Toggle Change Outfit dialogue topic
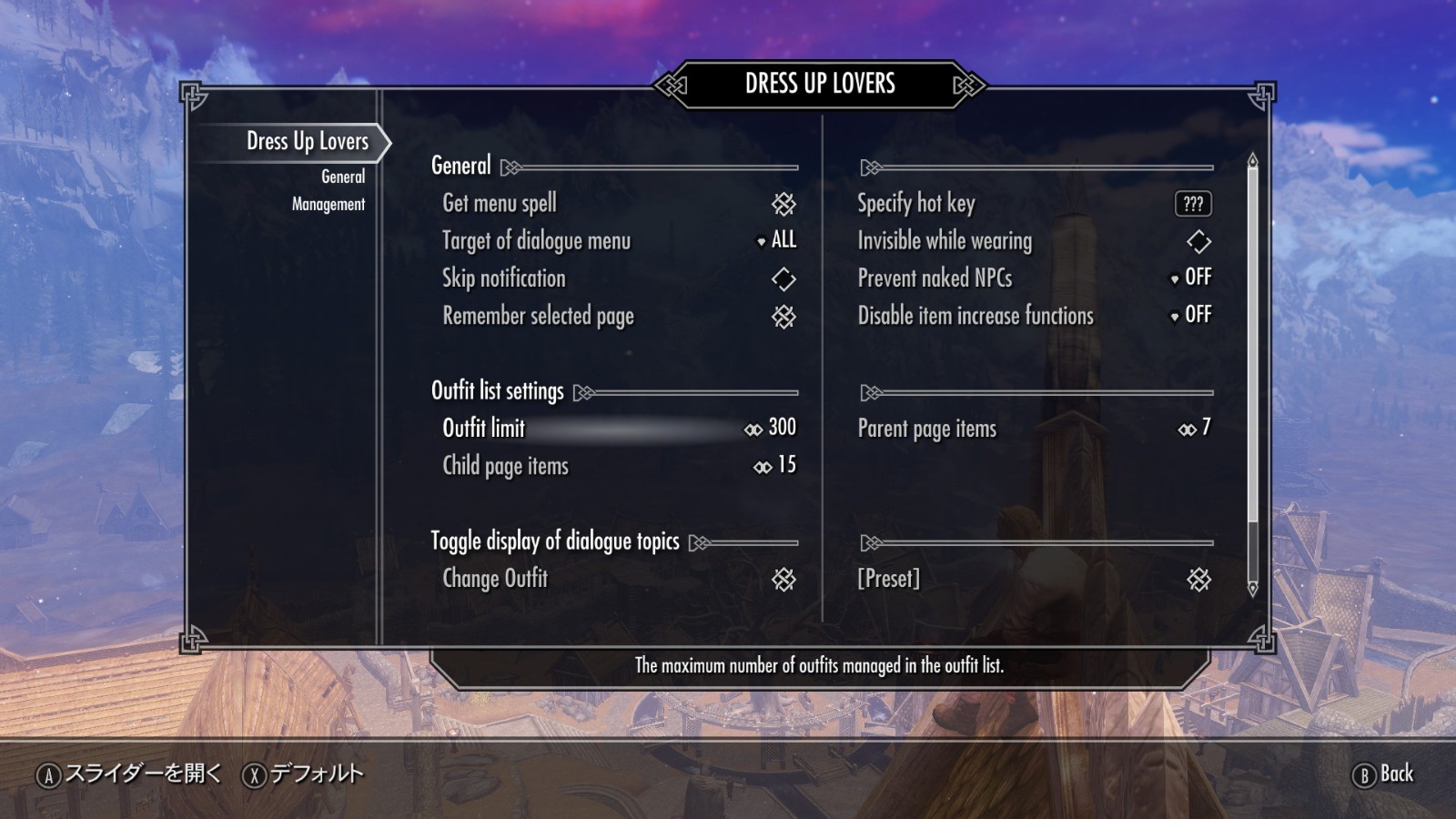The height and width of the screenshot is (819, 1456). click(x=783, y=579)
